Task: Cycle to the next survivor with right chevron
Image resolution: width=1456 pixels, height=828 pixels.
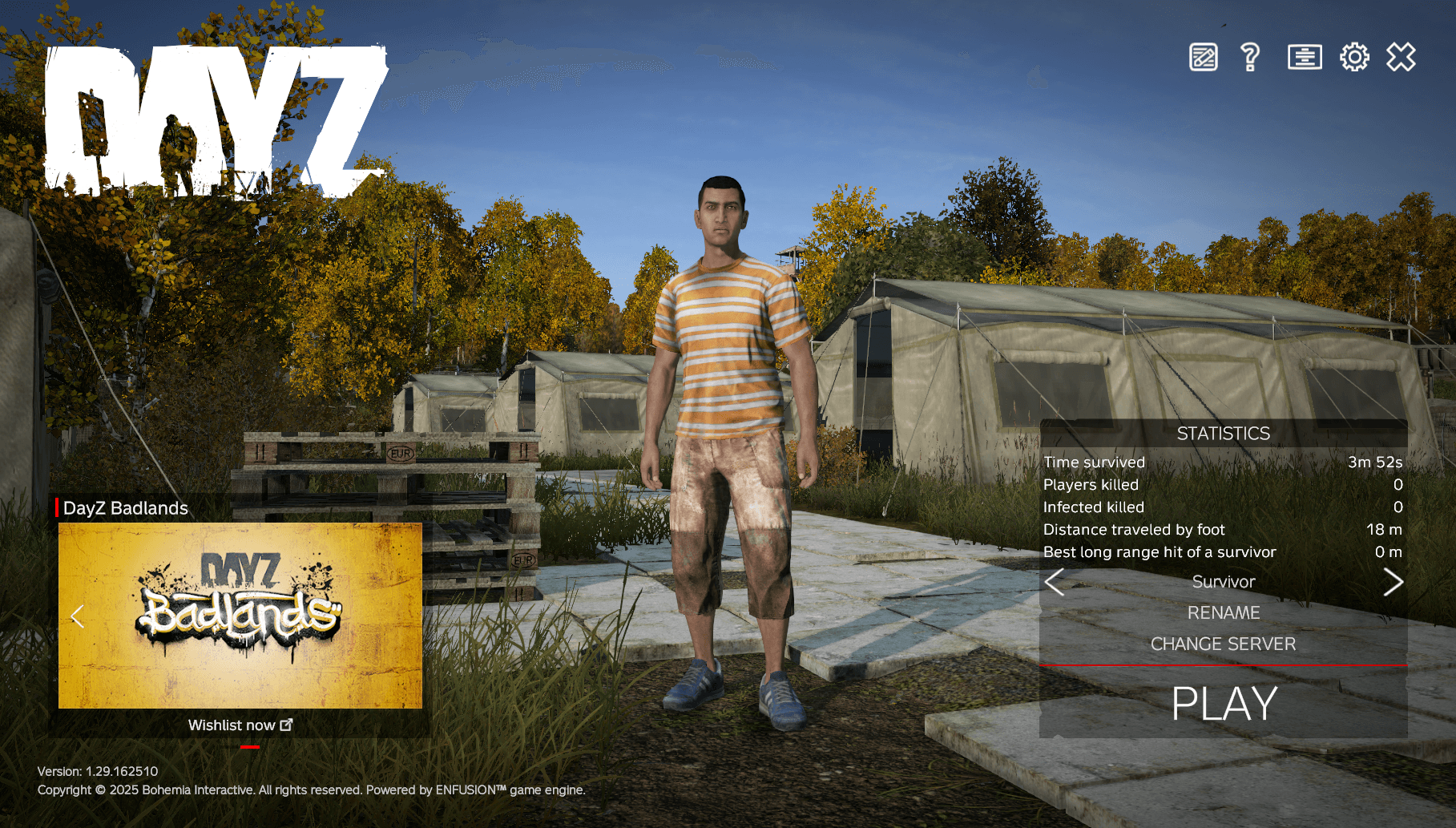Action: 1395,582
